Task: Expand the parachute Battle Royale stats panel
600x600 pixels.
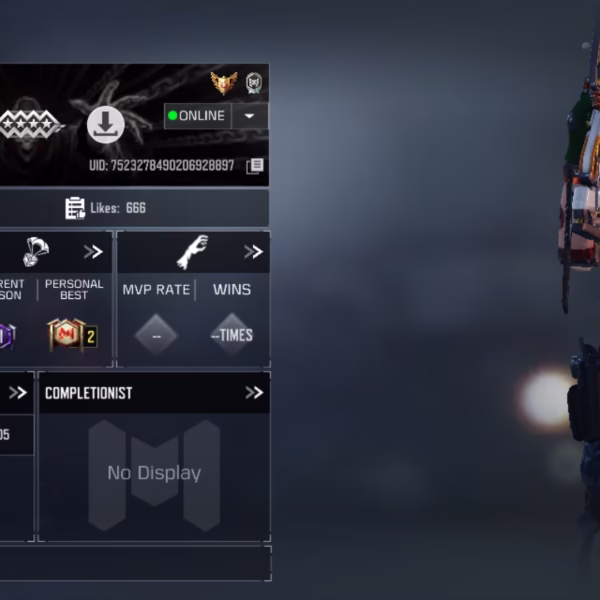Action: (93, 252)
